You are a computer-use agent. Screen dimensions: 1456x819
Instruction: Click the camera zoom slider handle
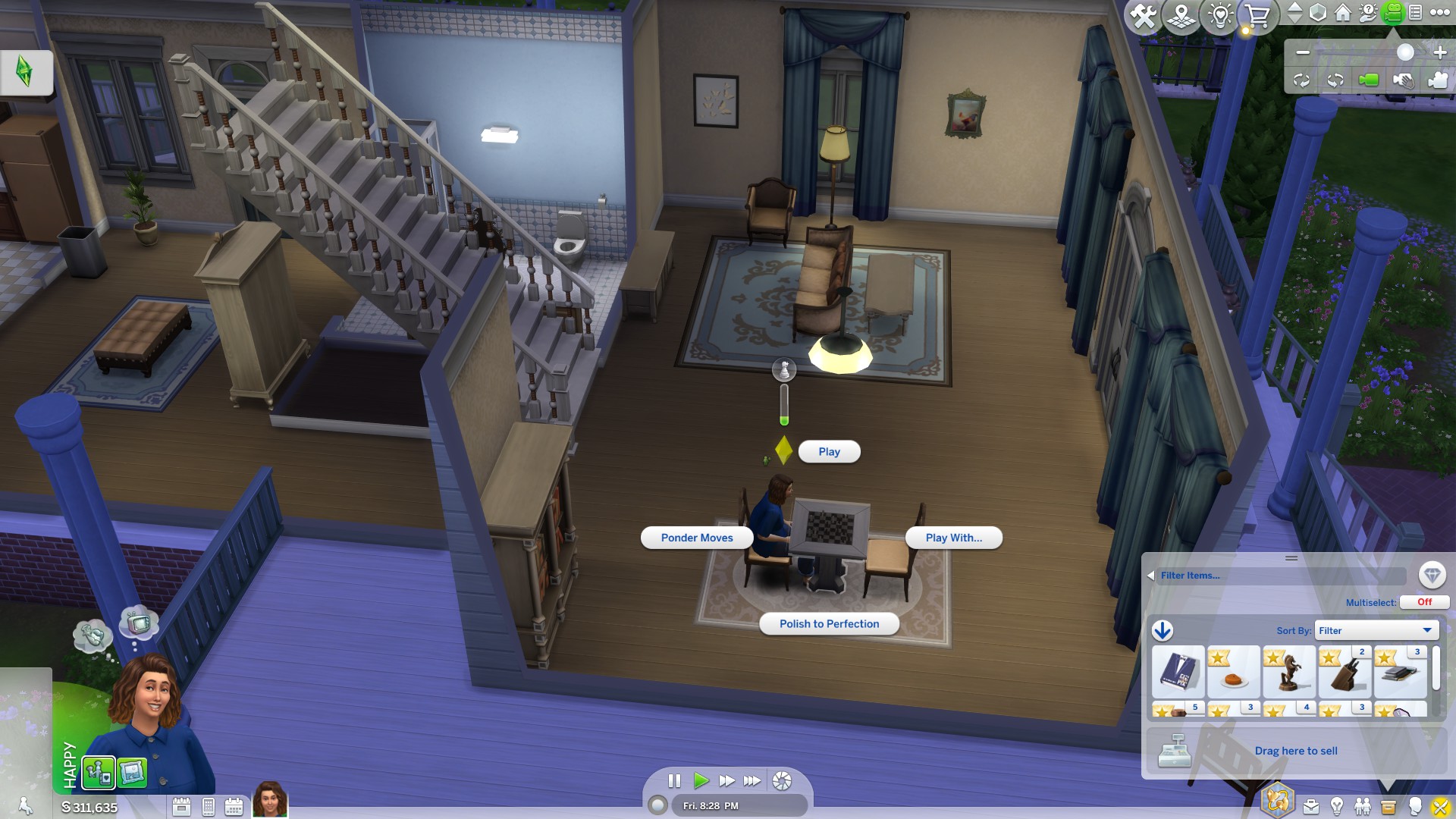click(1405, 52)
